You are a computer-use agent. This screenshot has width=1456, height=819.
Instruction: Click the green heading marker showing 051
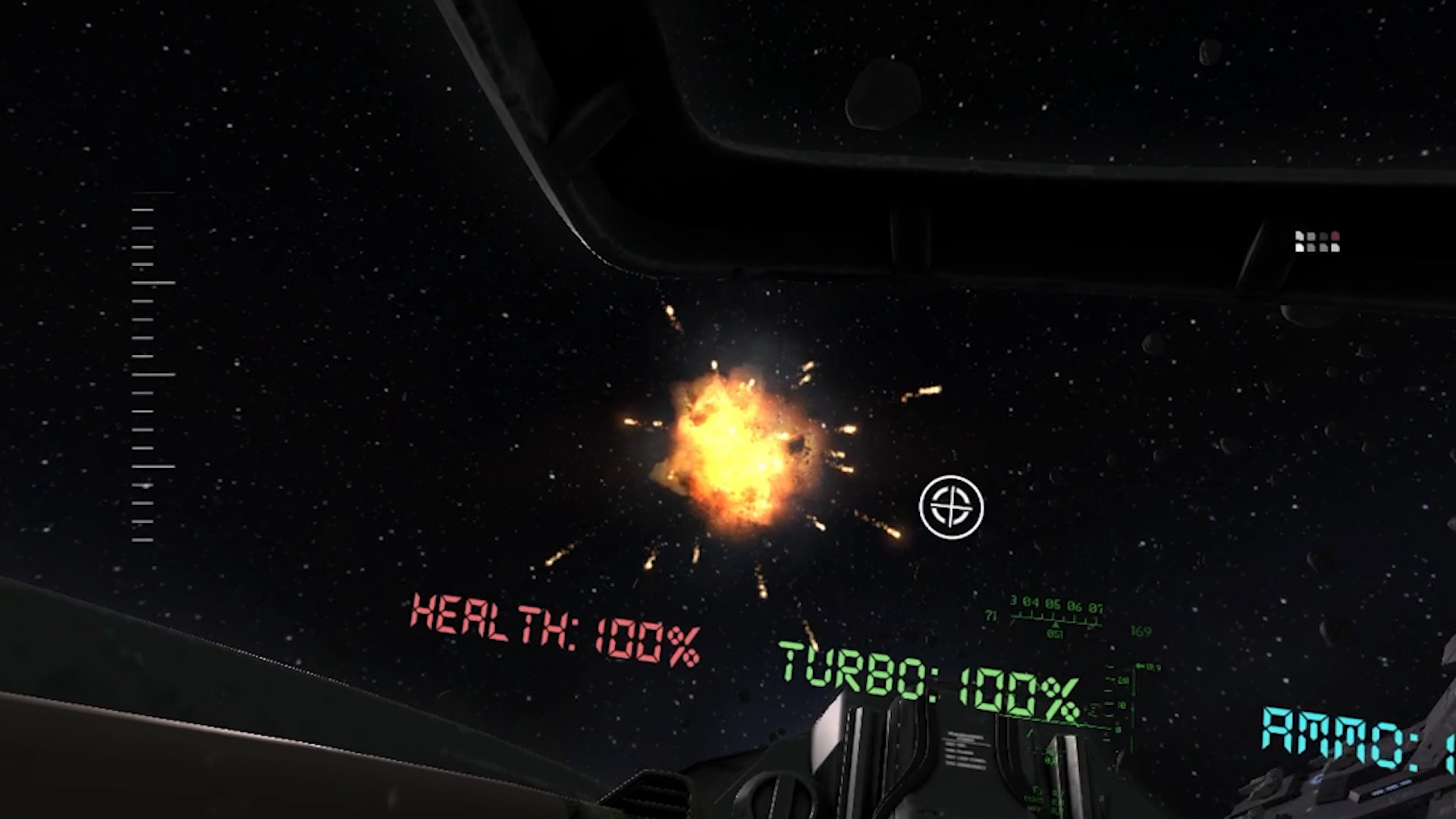(x=1055, y=633)
